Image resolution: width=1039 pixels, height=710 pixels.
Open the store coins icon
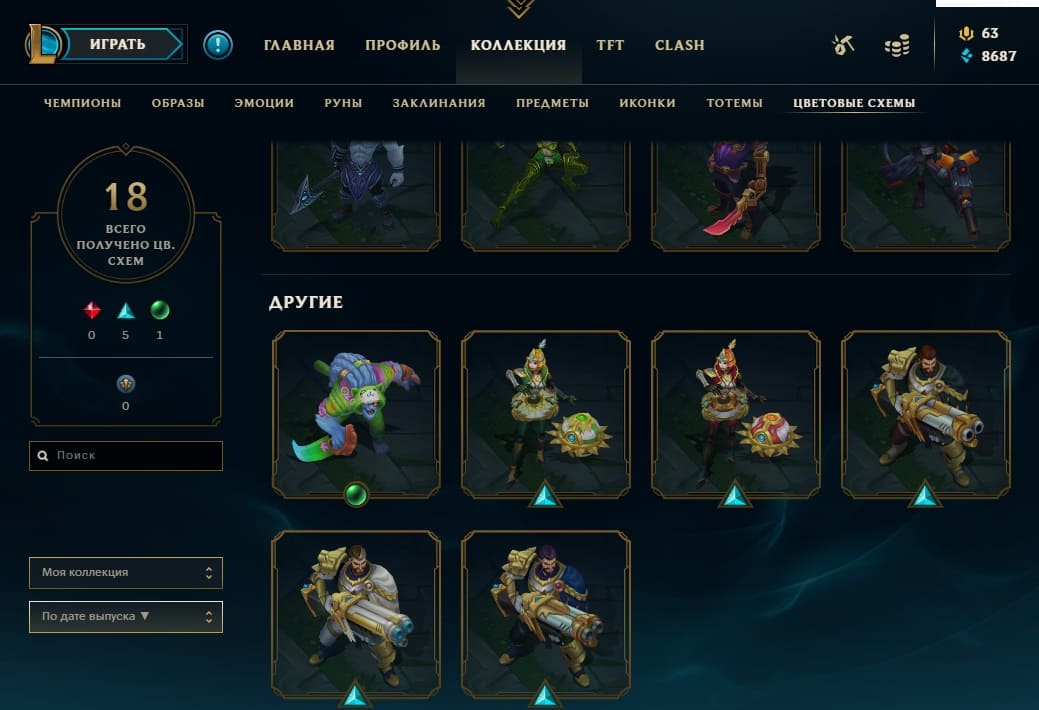click(x=897, y=46)
